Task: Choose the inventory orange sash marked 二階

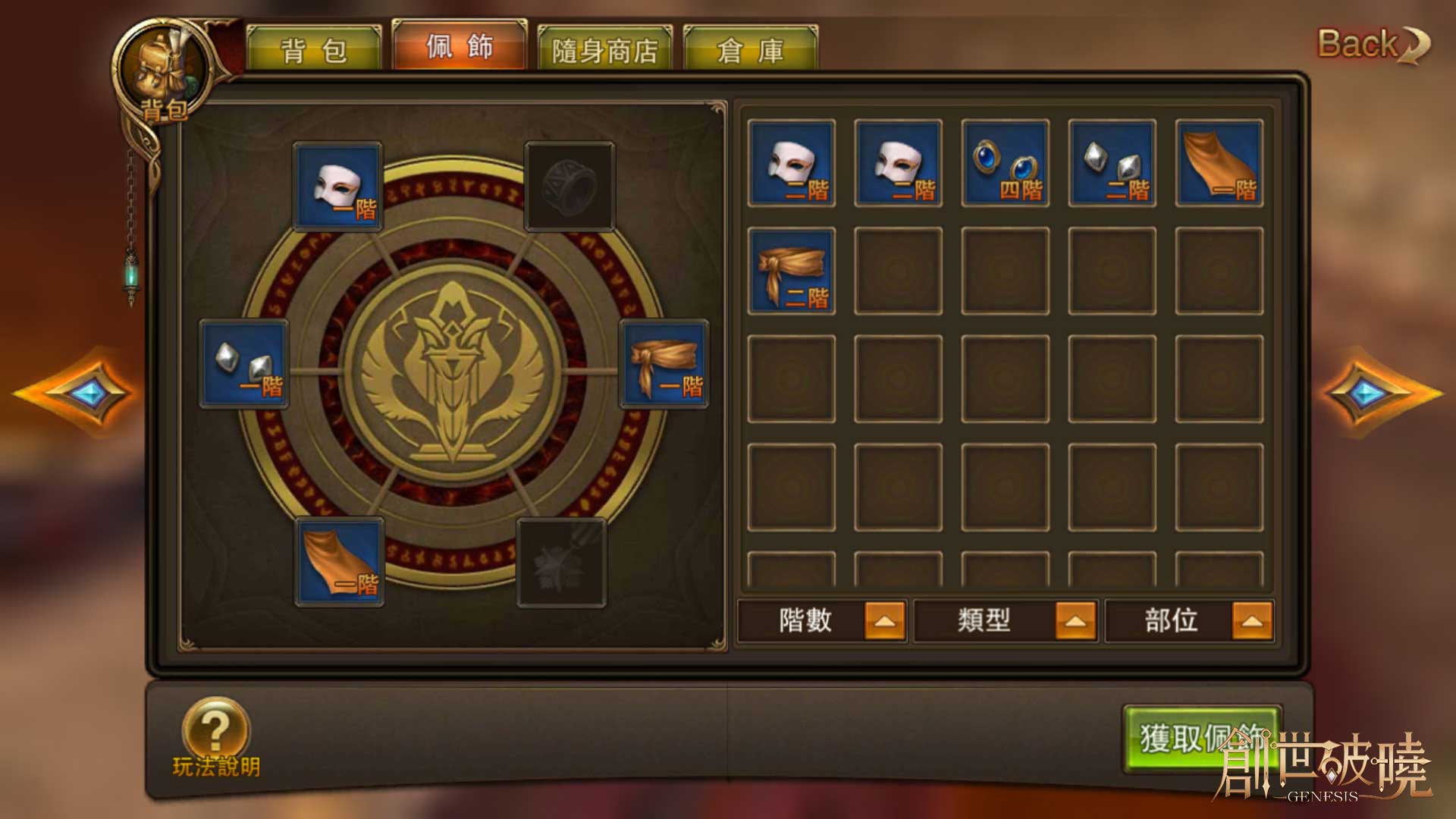Action: click(792, 271)
